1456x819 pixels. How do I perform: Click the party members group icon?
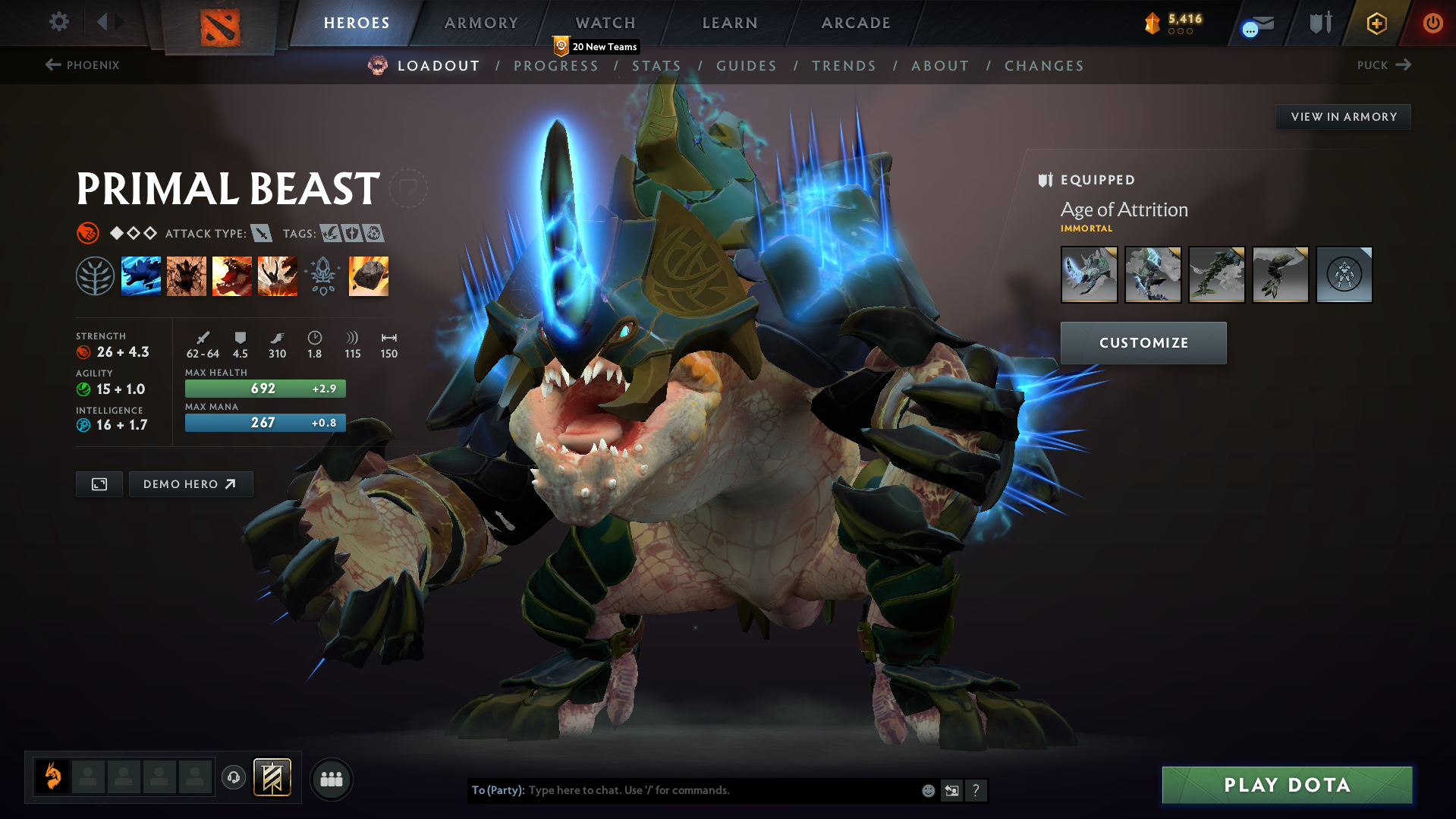pyautogui.click(x=331, y=779)
